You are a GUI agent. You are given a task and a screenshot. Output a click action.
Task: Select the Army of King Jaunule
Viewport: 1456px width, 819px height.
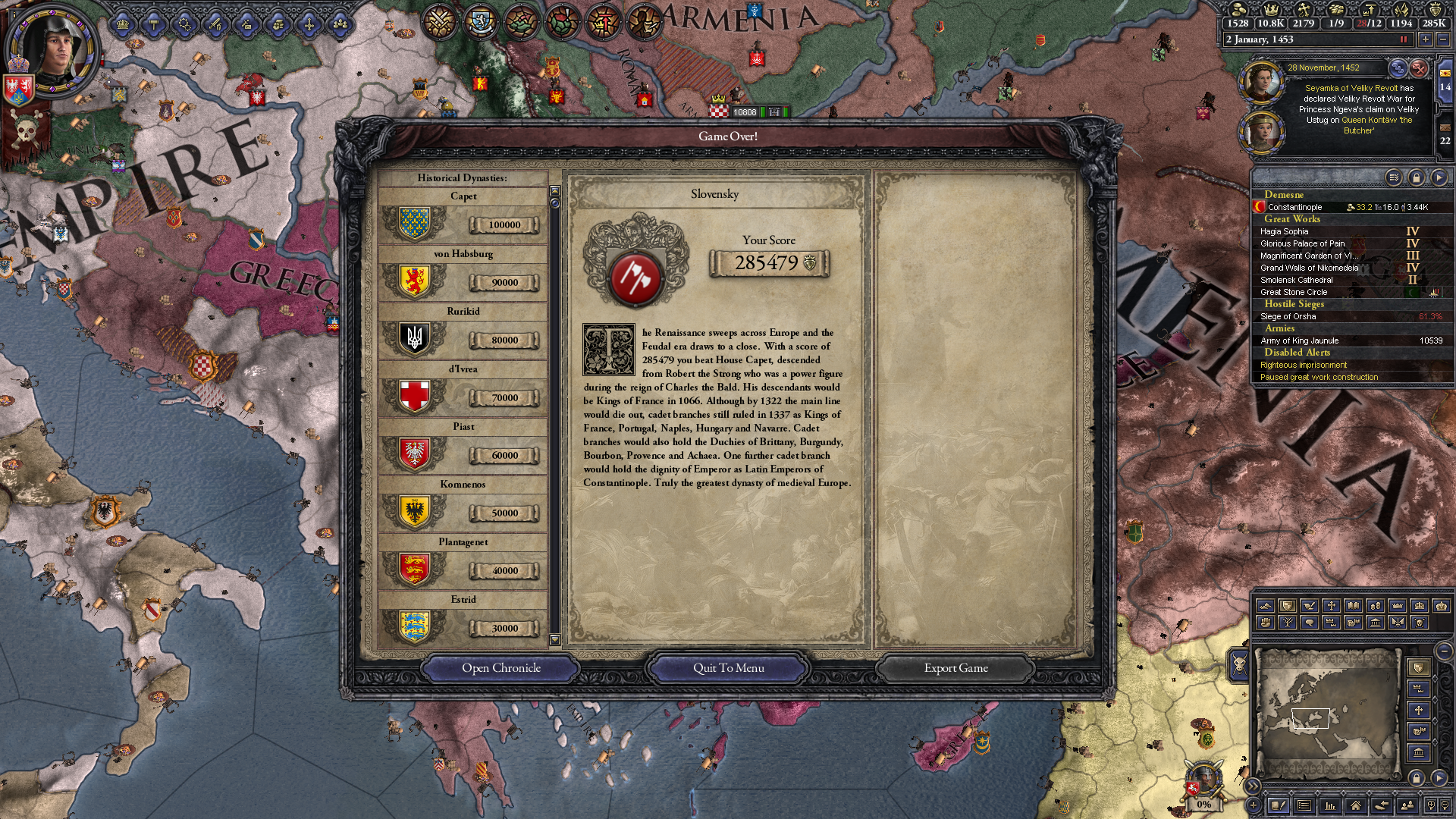pos(1300,340)
